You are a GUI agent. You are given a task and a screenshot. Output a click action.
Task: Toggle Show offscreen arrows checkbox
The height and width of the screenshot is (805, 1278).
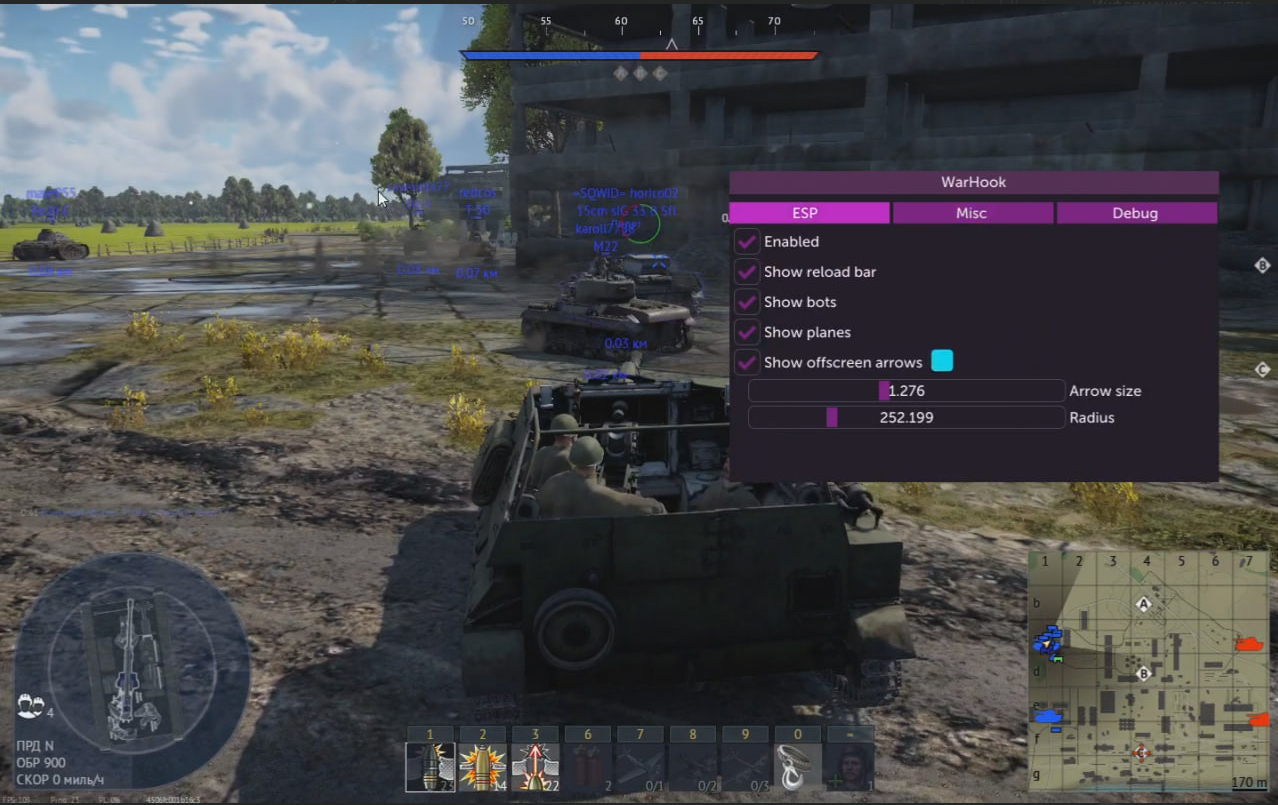pyautogui.click(x=747, y=362)
